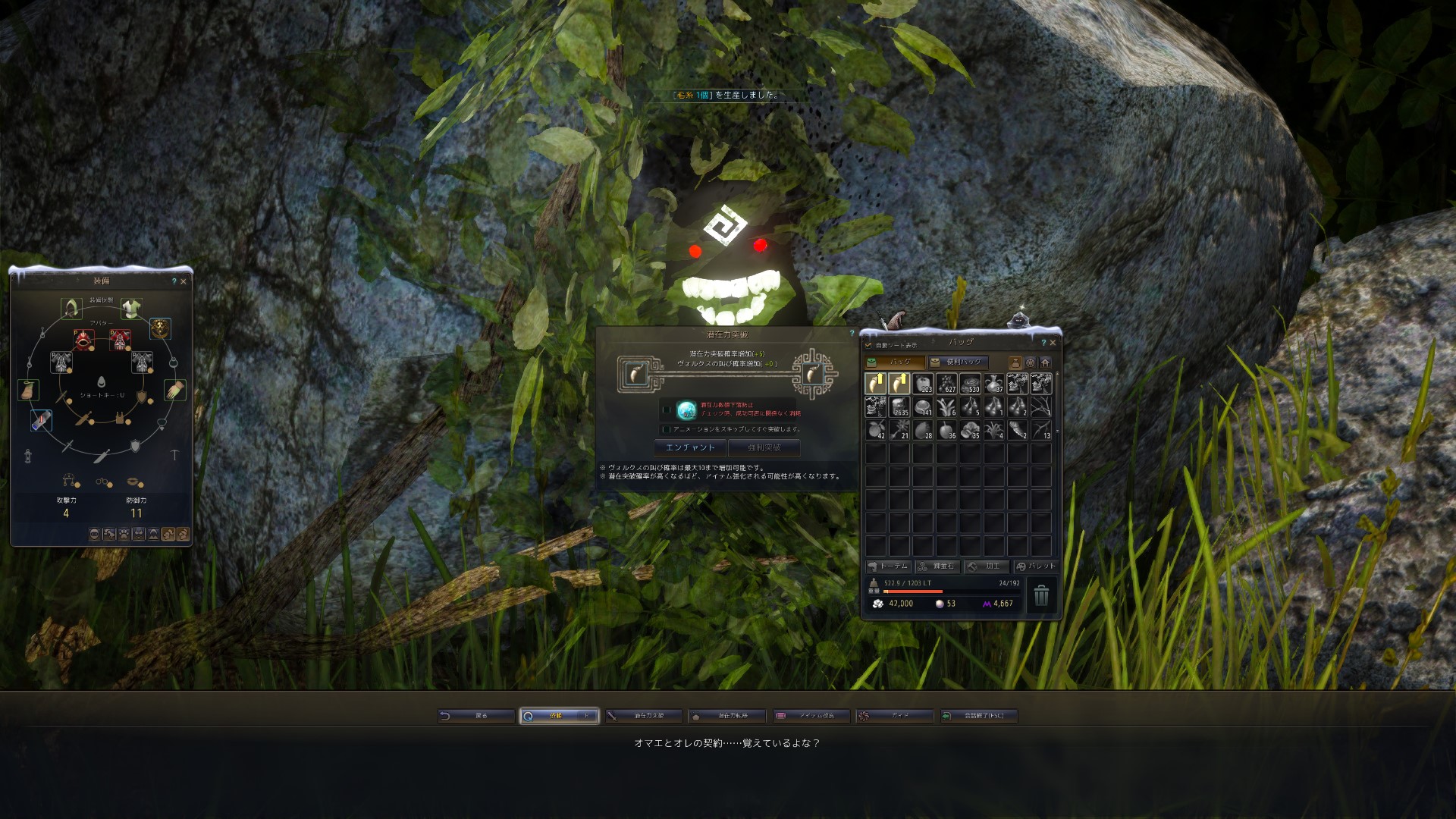
Task: End conversation with 会話終了 button
Action: coord(978,716)
